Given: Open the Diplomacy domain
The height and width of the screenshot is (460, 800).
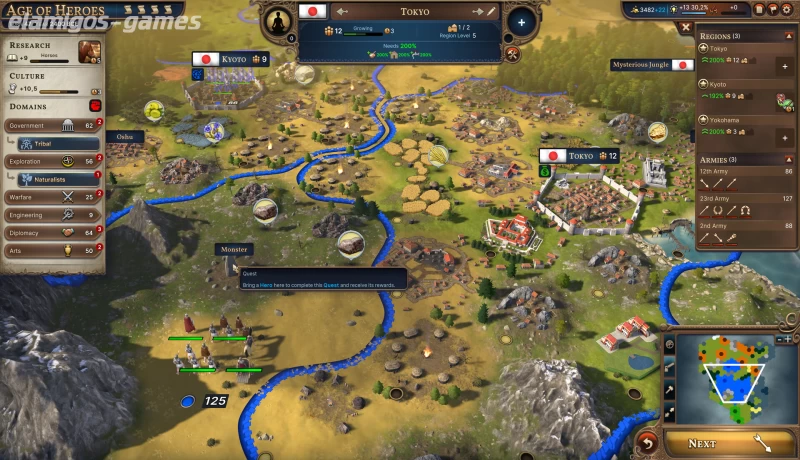Looking at the screenshot, I should tap(52, 233).
